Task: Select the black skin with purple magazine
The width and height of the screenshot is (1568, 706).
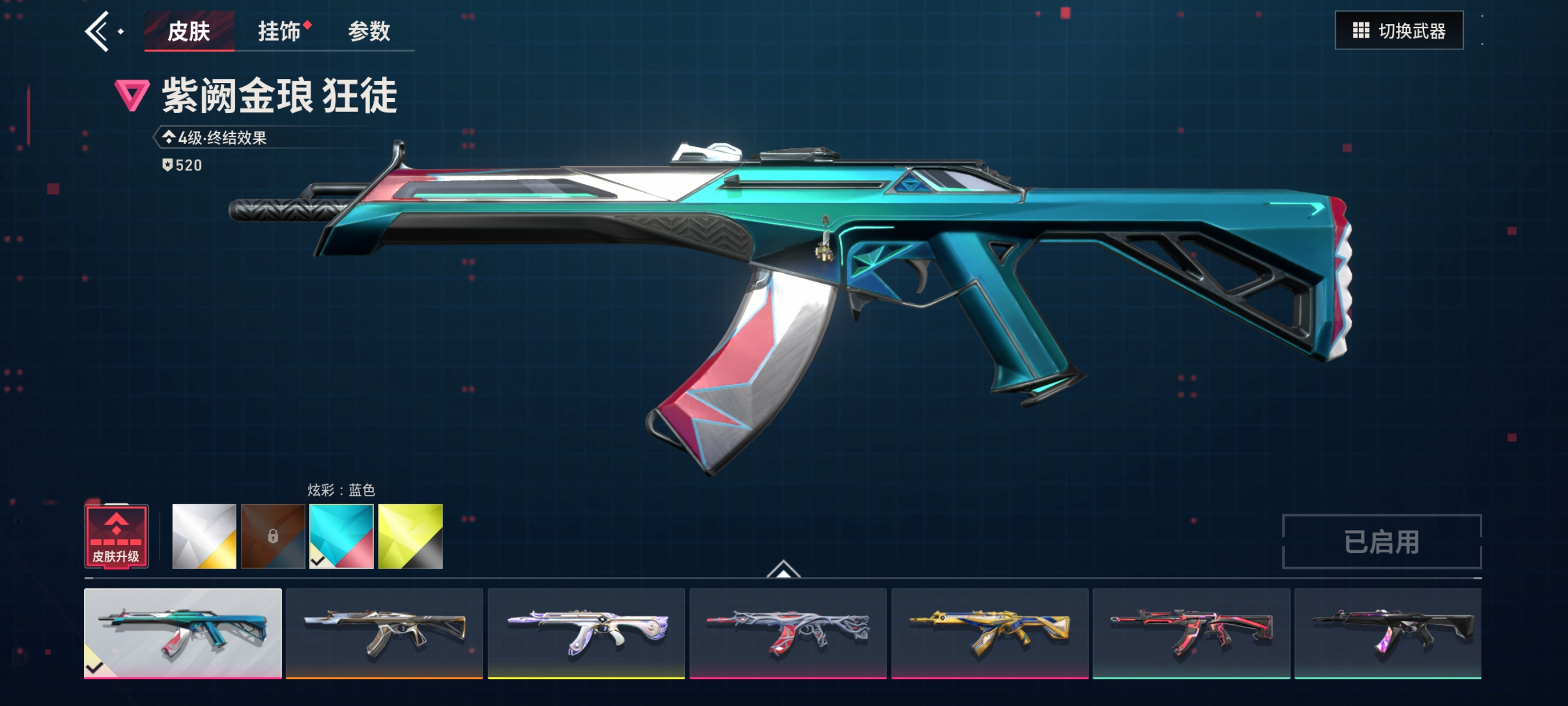Action: [1388, 633]
